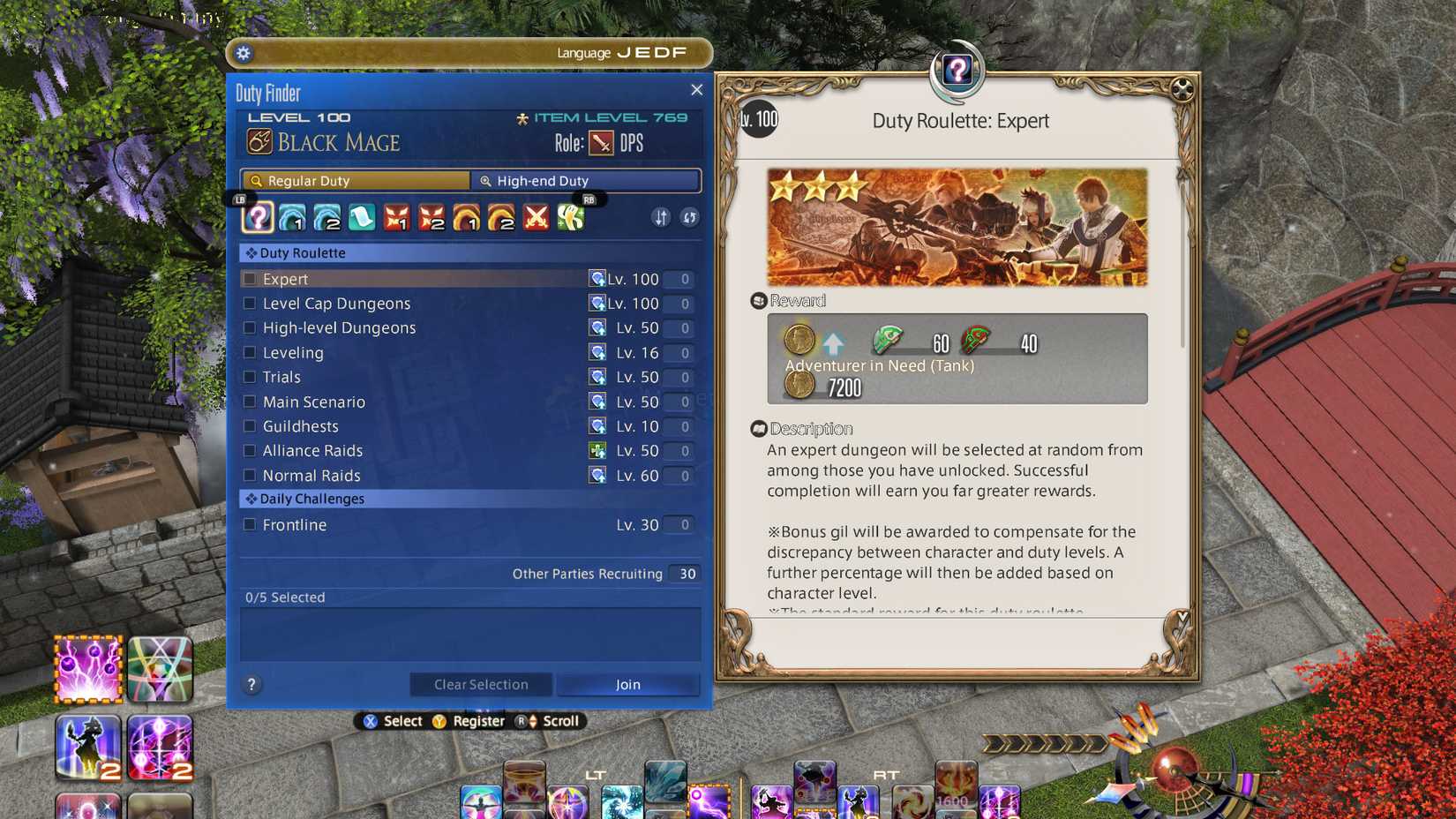Open the Trials 1 filter category
The height and width of the screenshot is (819, 1456).
point(398,217)
